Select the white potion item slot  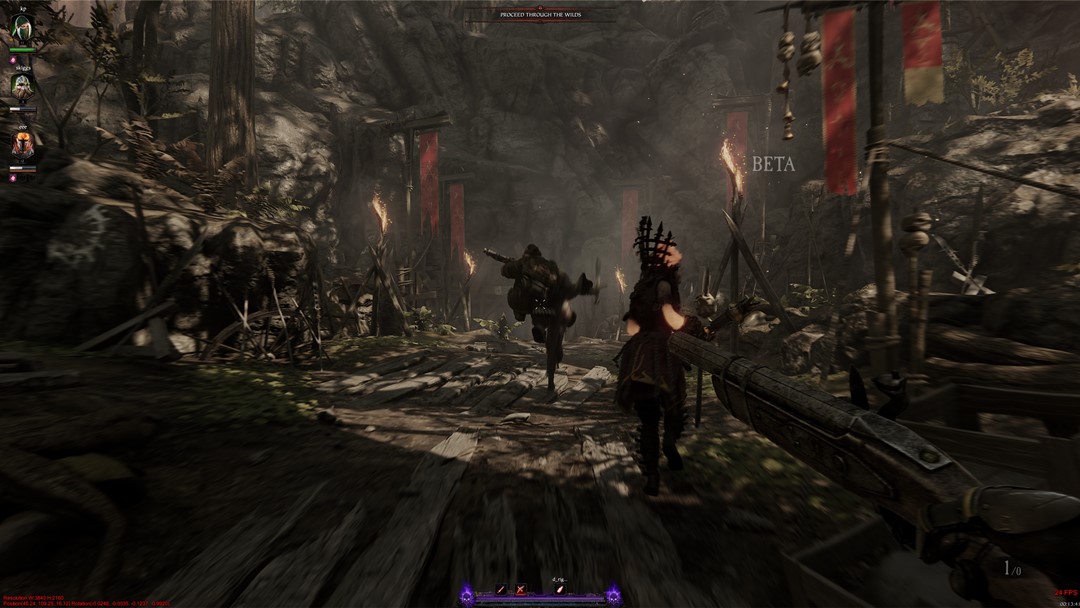[x=560, y=590]
